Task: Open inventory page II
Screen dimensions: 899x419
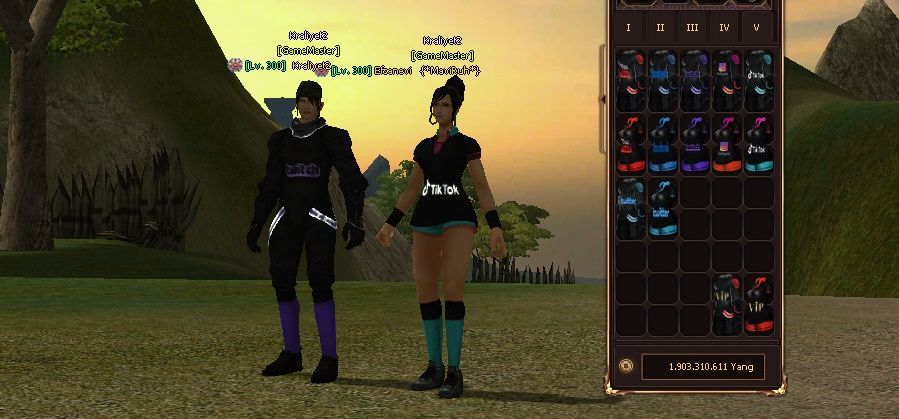Action: click(660, 27)
